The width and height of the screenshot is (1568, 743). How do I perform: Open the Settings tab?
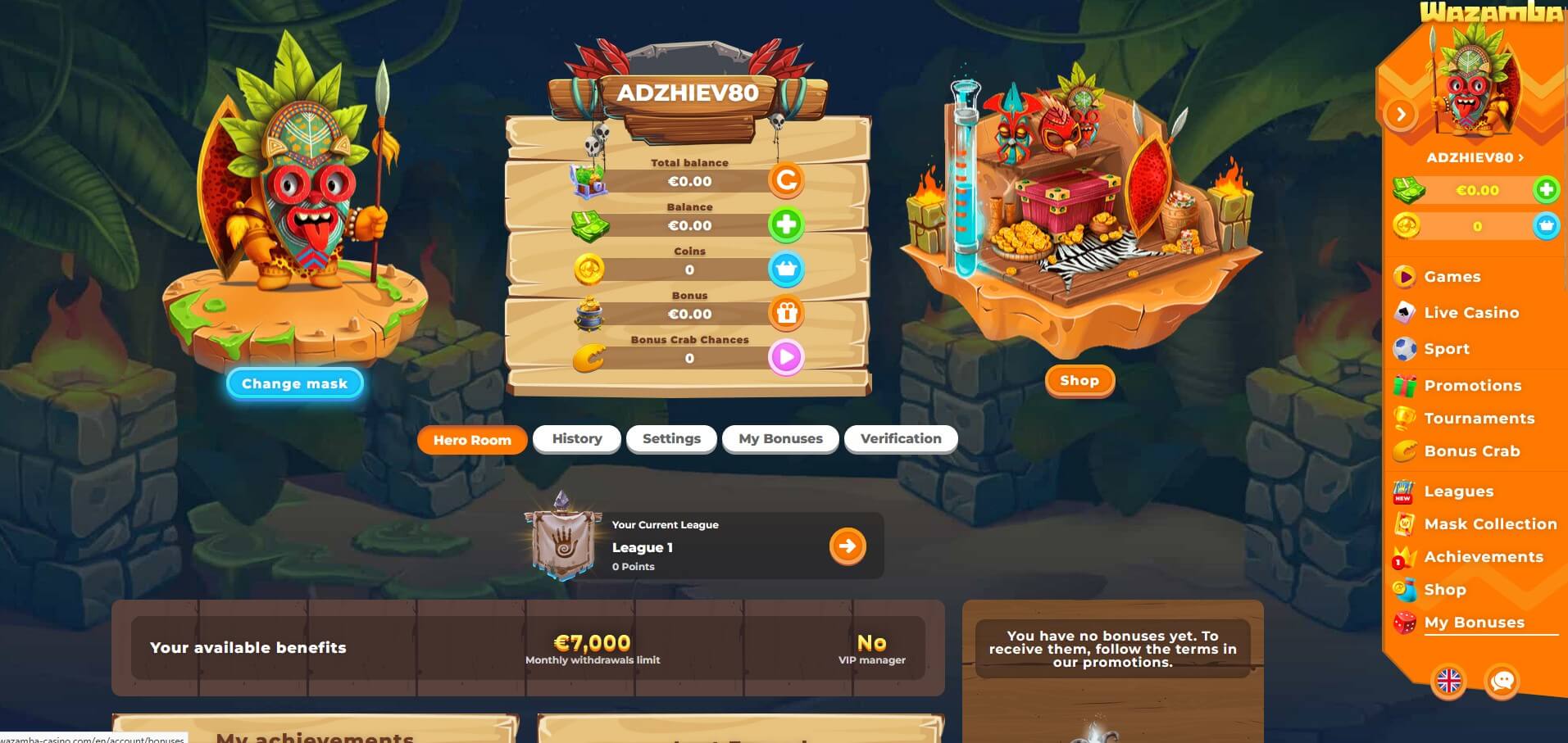coord(671,439)
